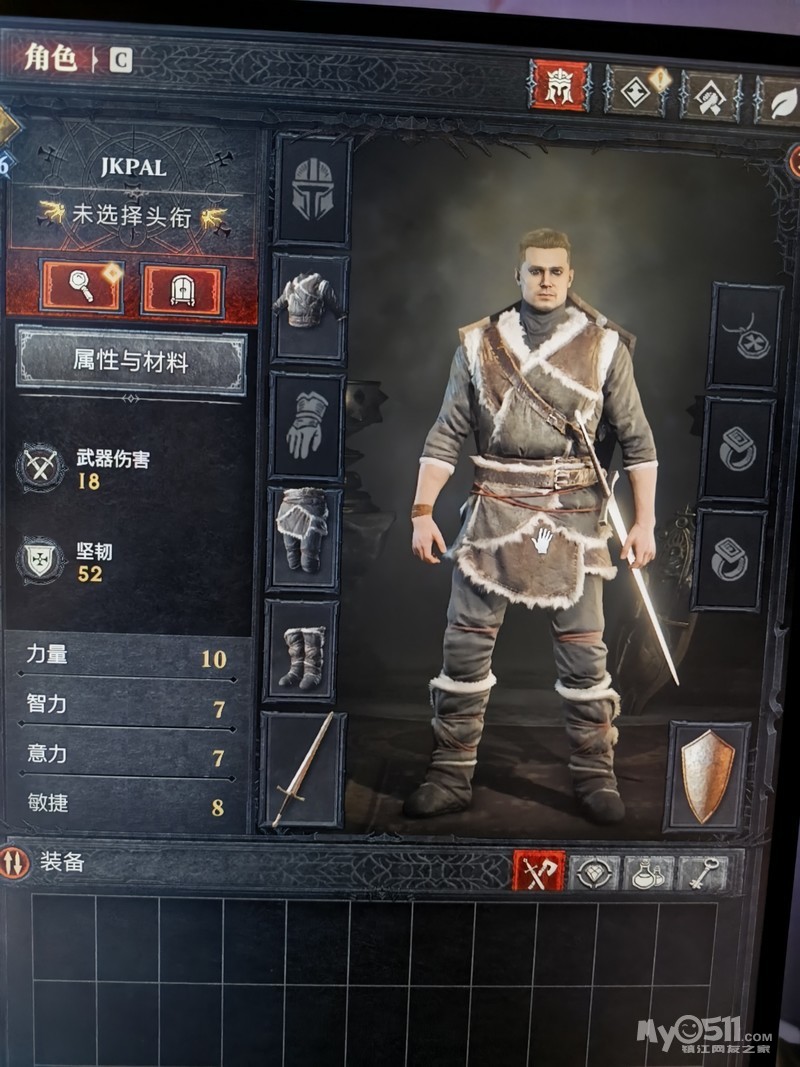The width and height of the screenshot is (800, 1067).
Task: Switch to the red helmet character tab
Action: (559, 86)
